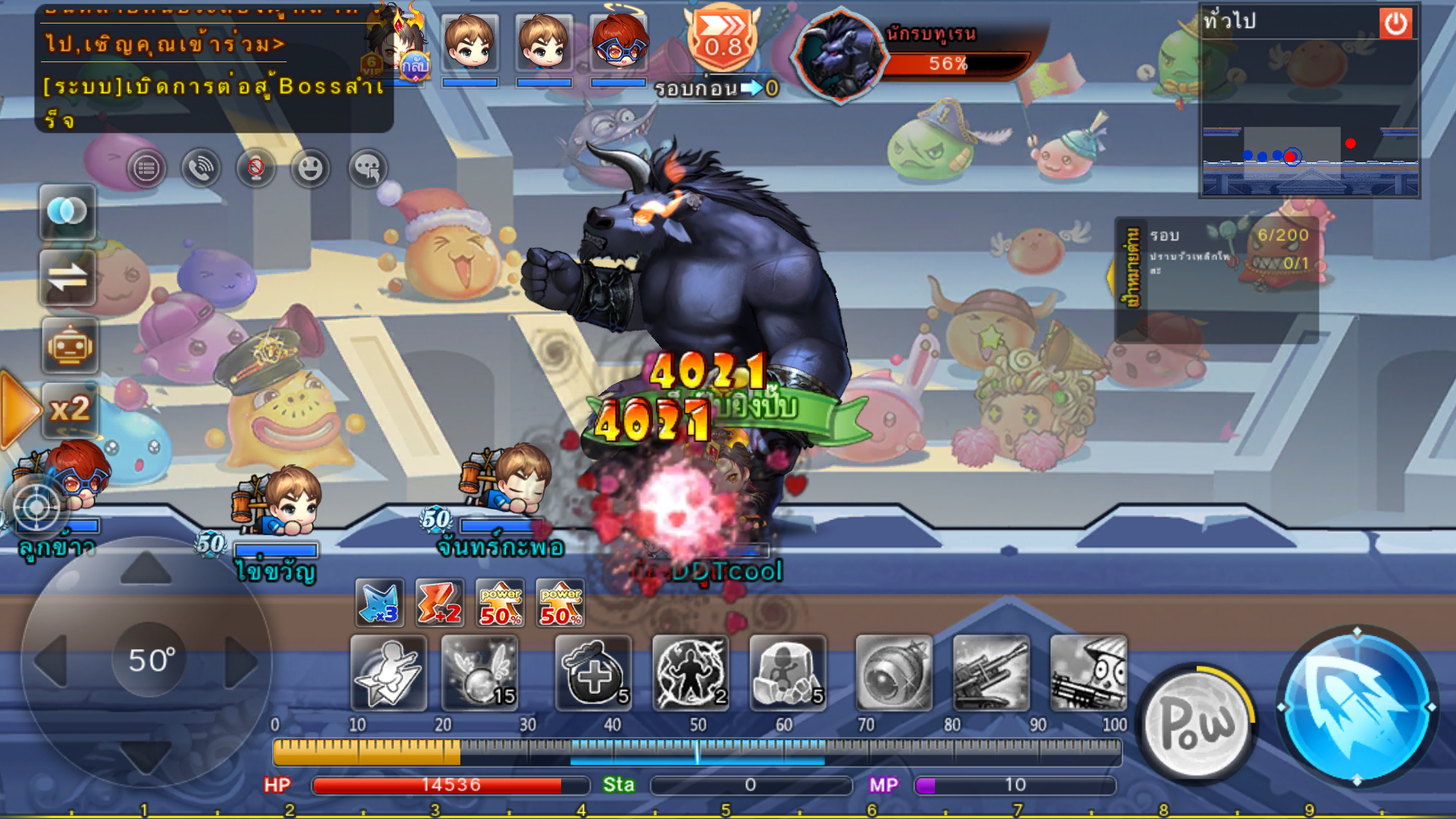
Task: Click the swap arrows button
Action: (67, 278)
